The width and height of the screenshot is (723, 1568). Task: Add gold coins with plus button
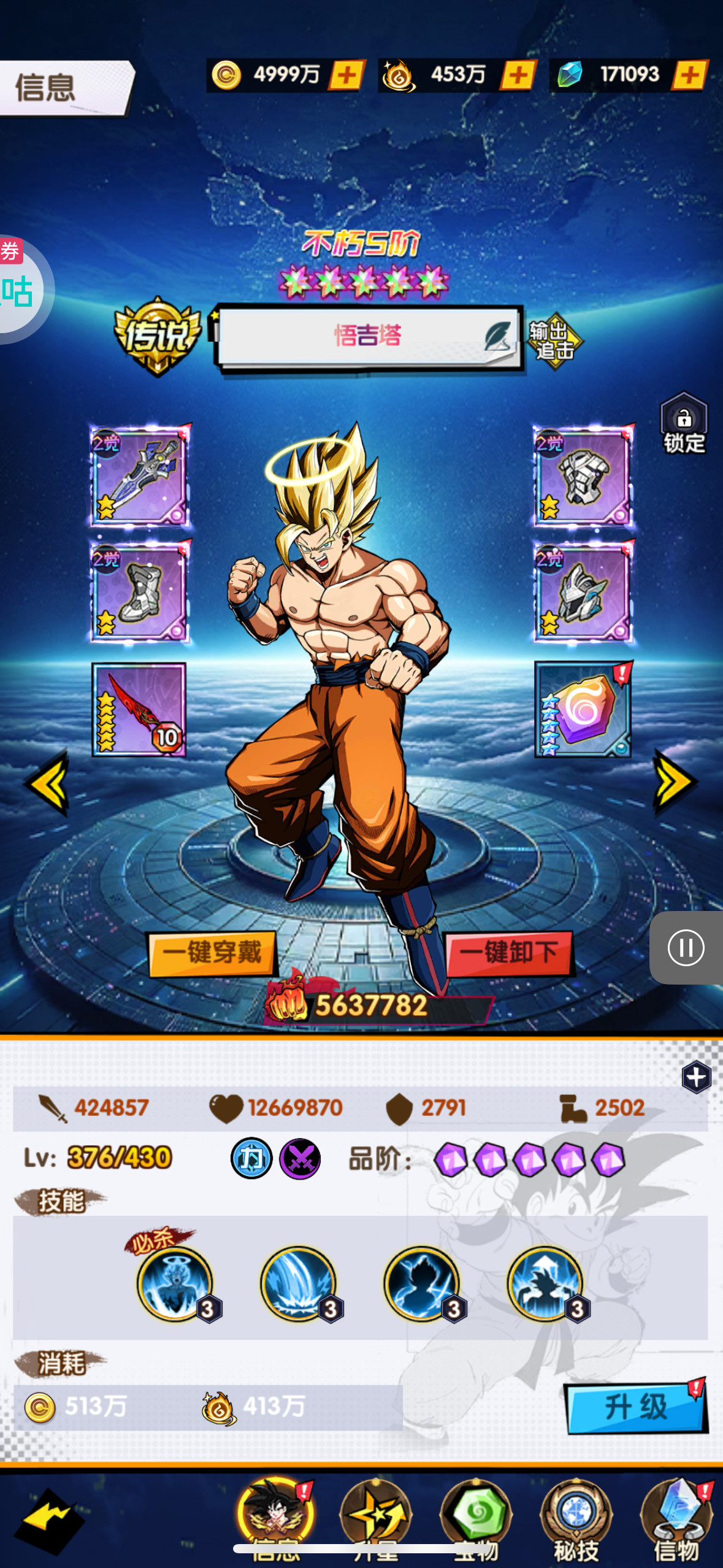tap(347, 75)
